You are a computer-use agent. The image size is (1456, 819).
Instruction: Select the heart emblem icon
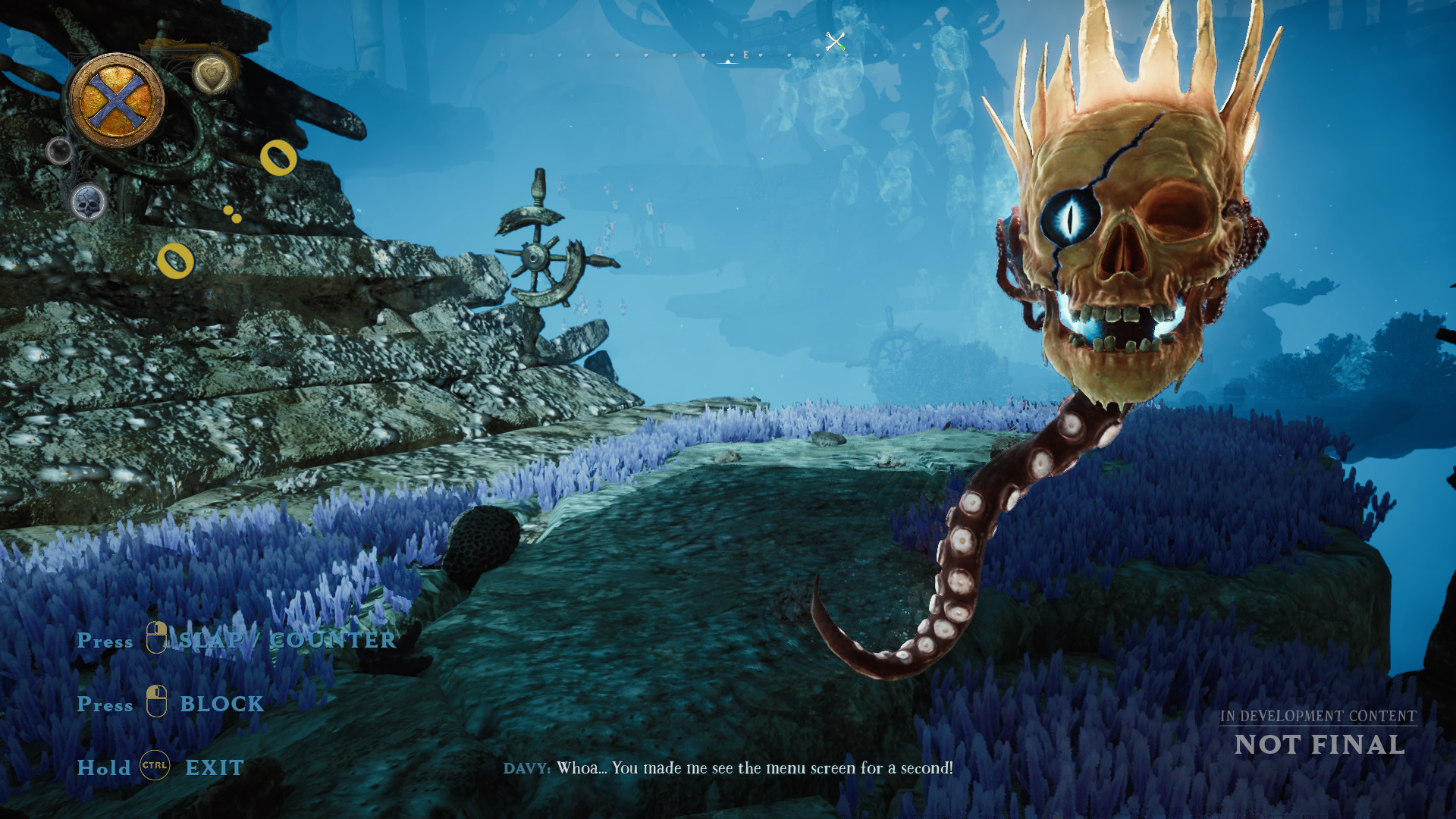coord(212,74)
